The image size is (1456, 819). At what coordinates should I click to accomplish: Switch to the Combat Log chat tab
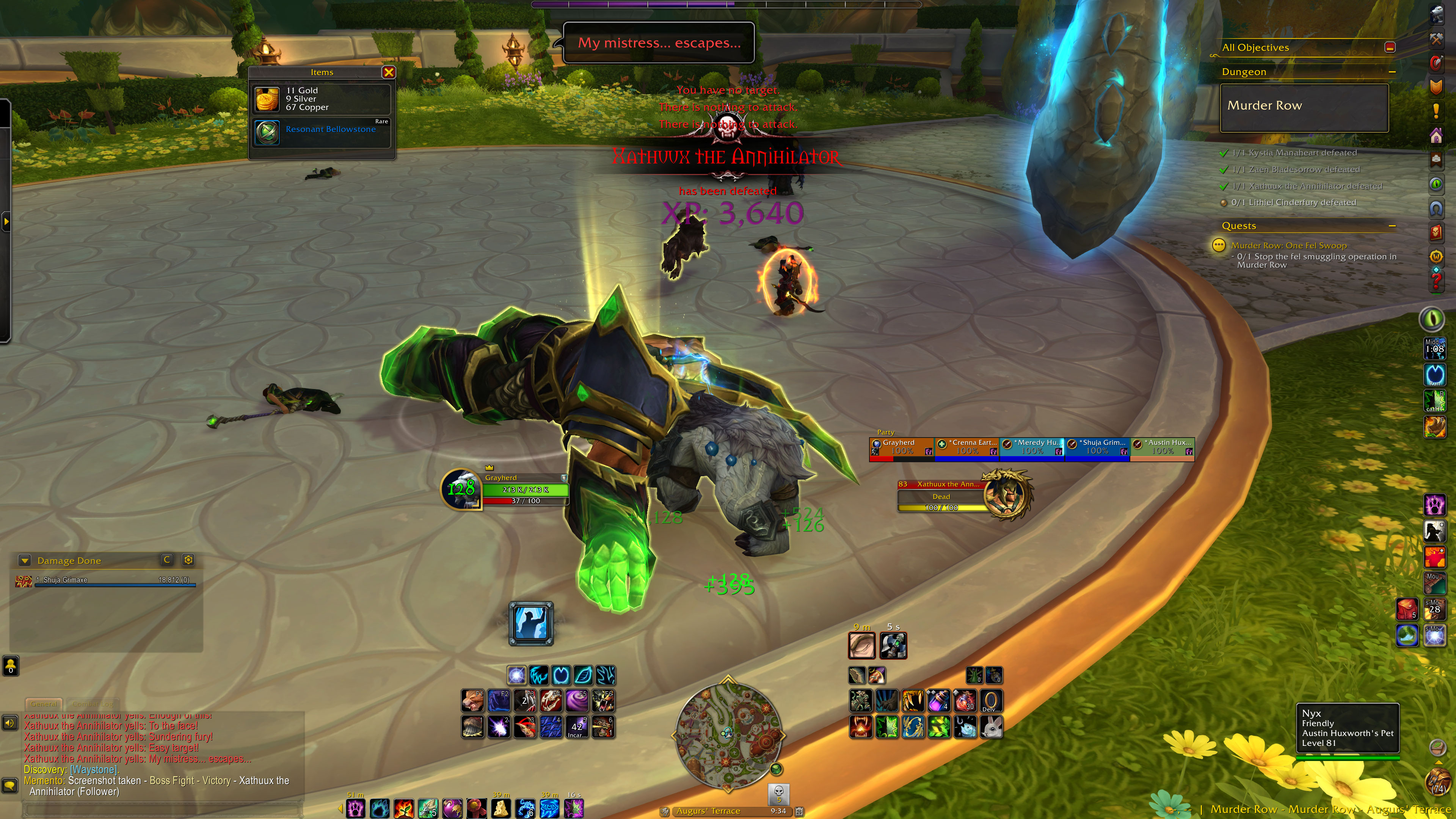(92, 704)
